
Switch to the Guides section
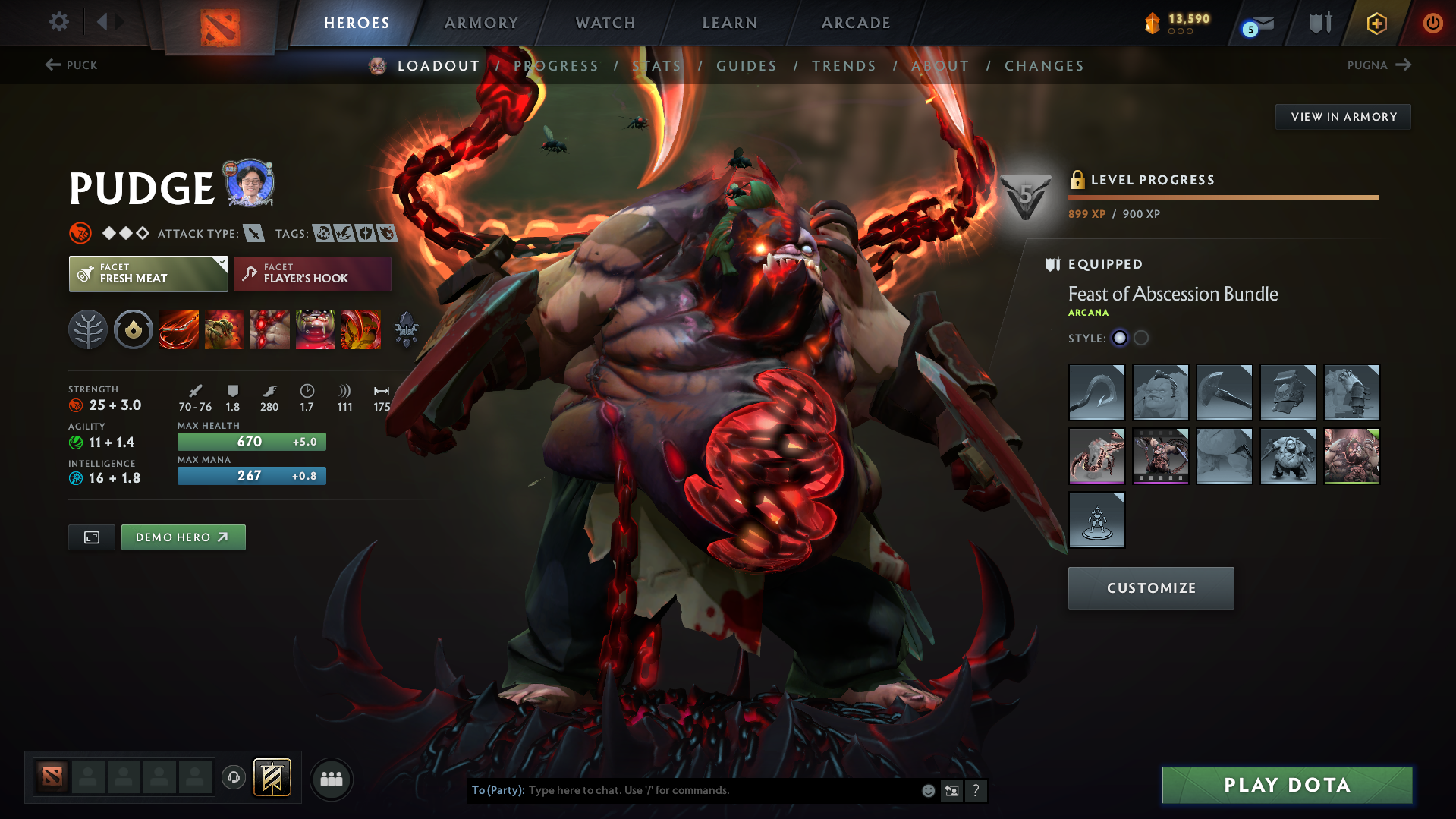(x=747, y=66)
